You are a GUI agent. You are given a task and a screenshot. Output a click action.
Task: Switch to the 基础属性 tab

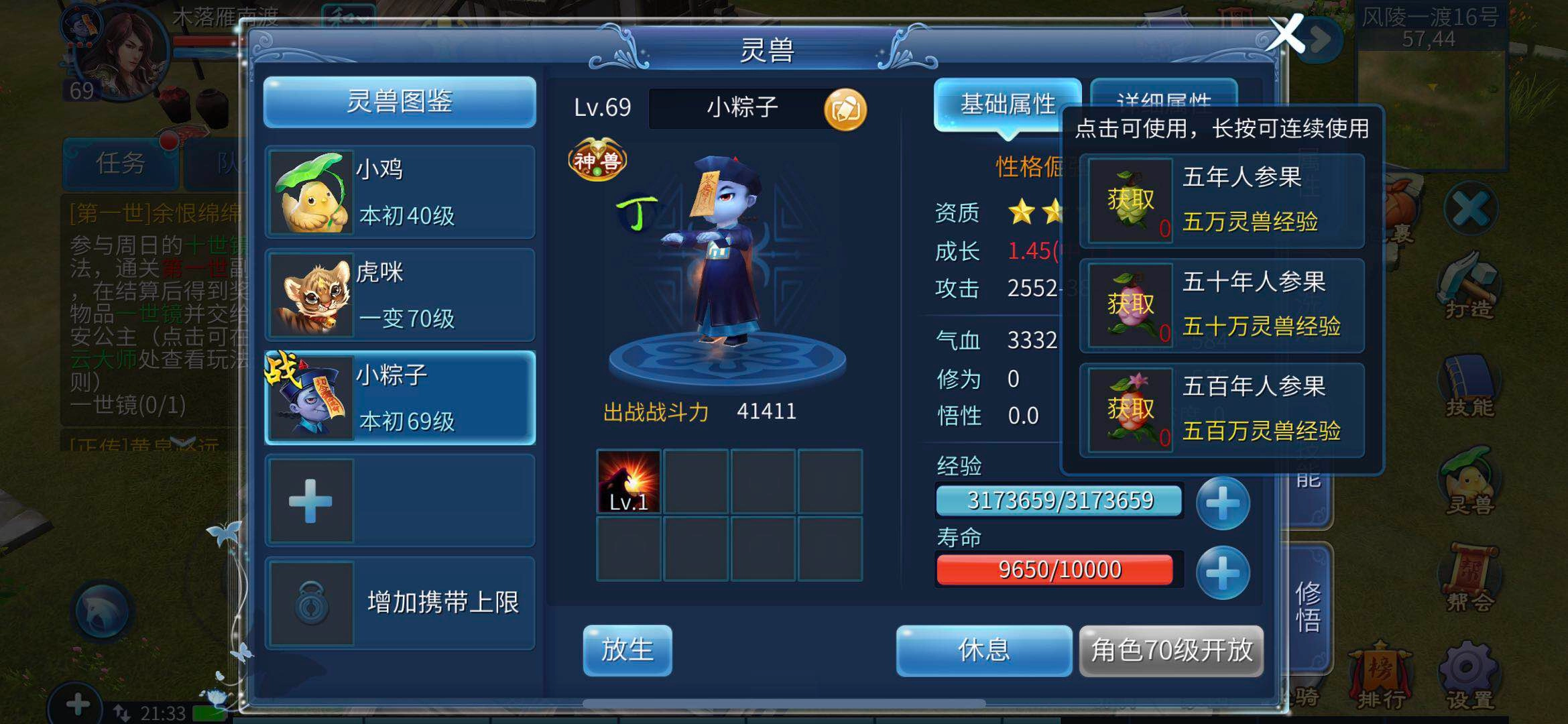[1008, 104]
